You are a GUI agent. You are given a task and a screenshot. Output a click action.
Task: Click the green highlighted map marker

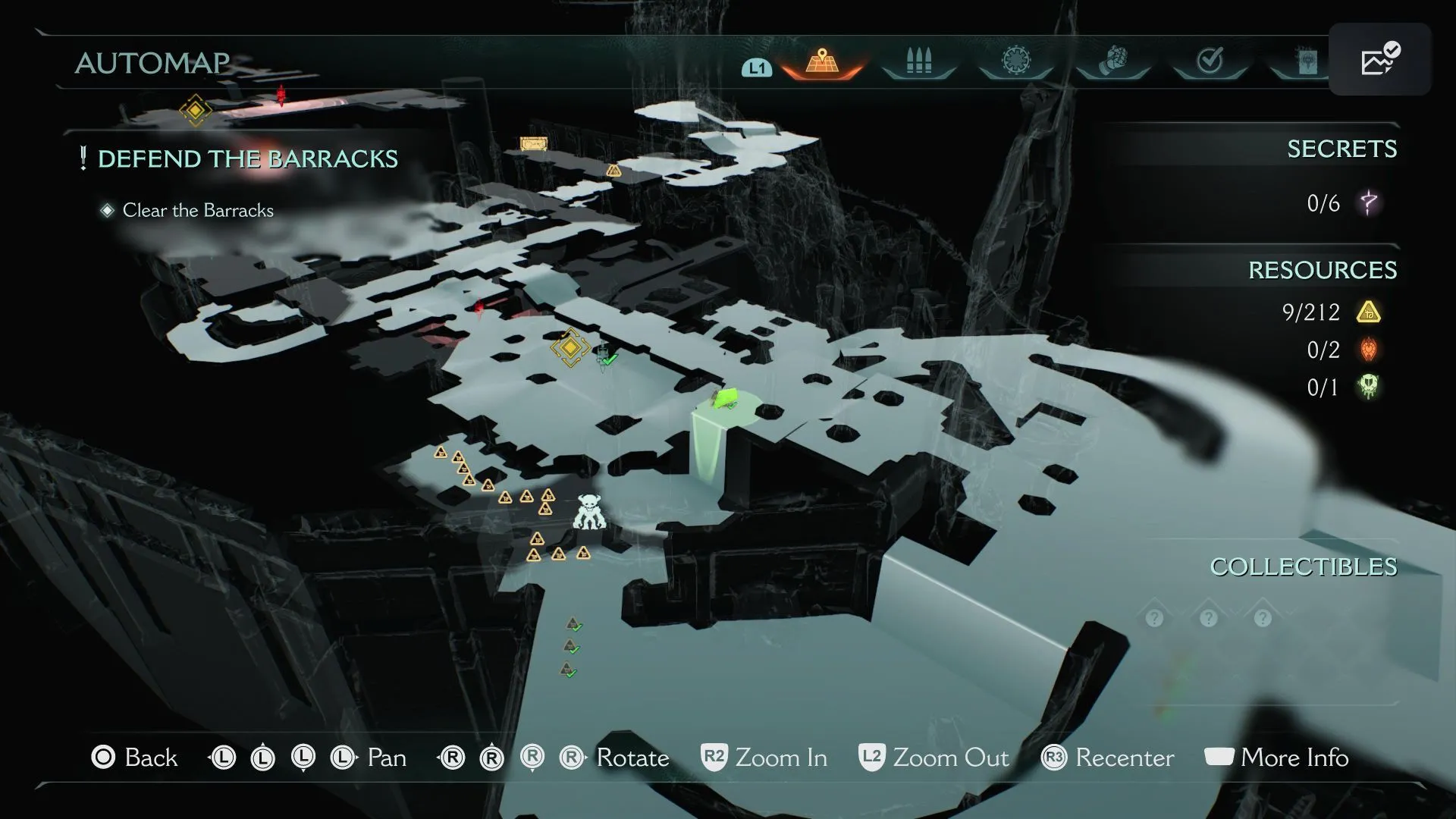coord(726,397)
